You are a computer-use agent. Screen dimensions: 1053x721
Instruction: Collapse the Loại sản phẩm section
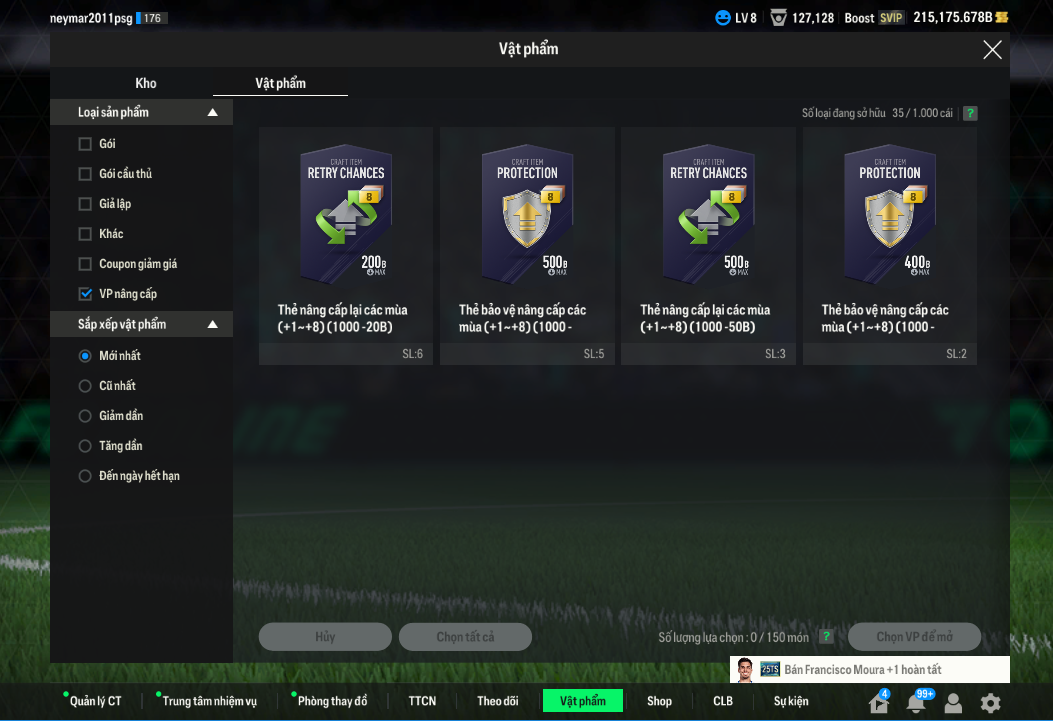click(x=212, y=113)
